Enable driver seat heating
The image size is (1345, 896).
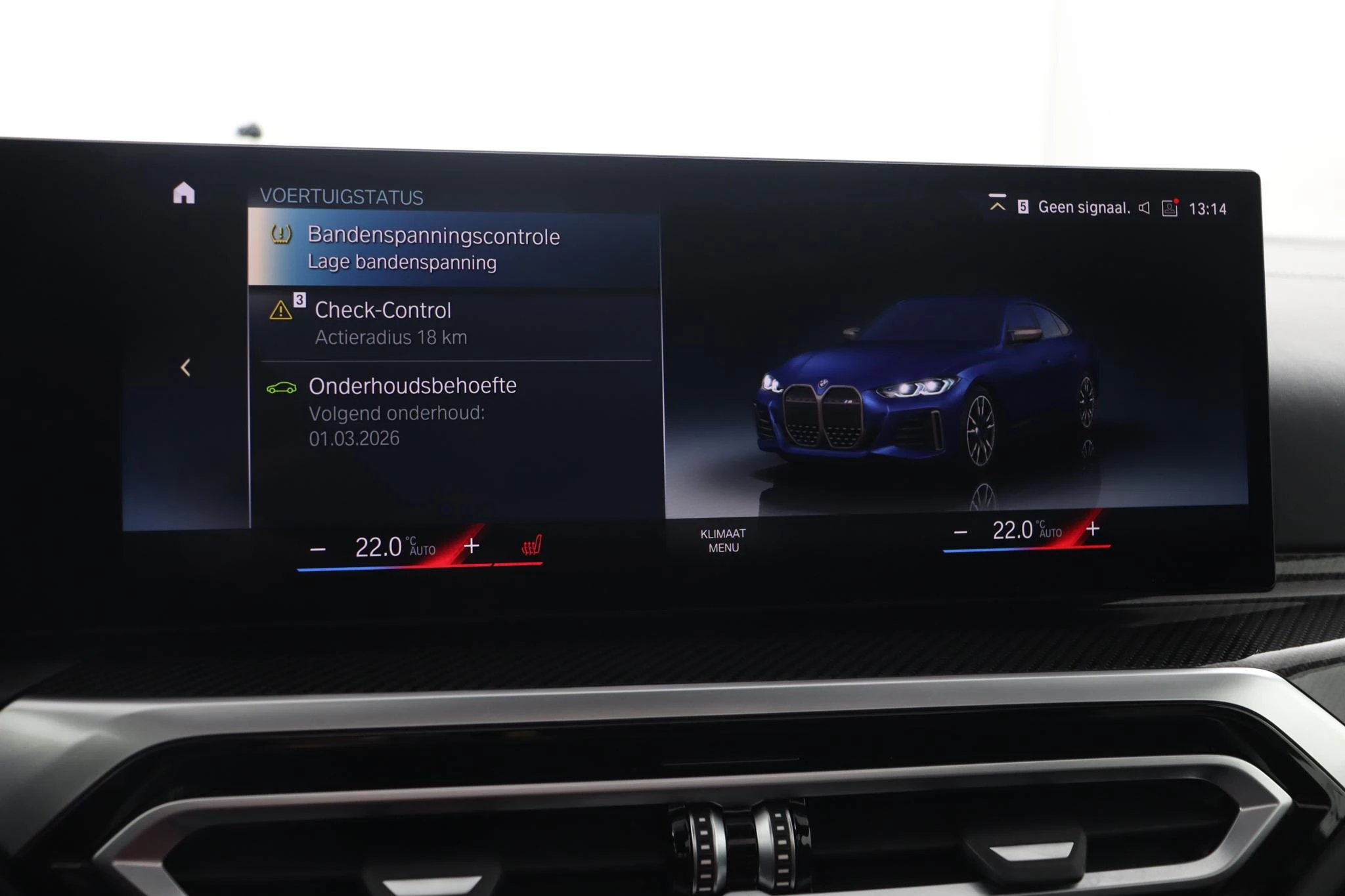coord(532,545)
